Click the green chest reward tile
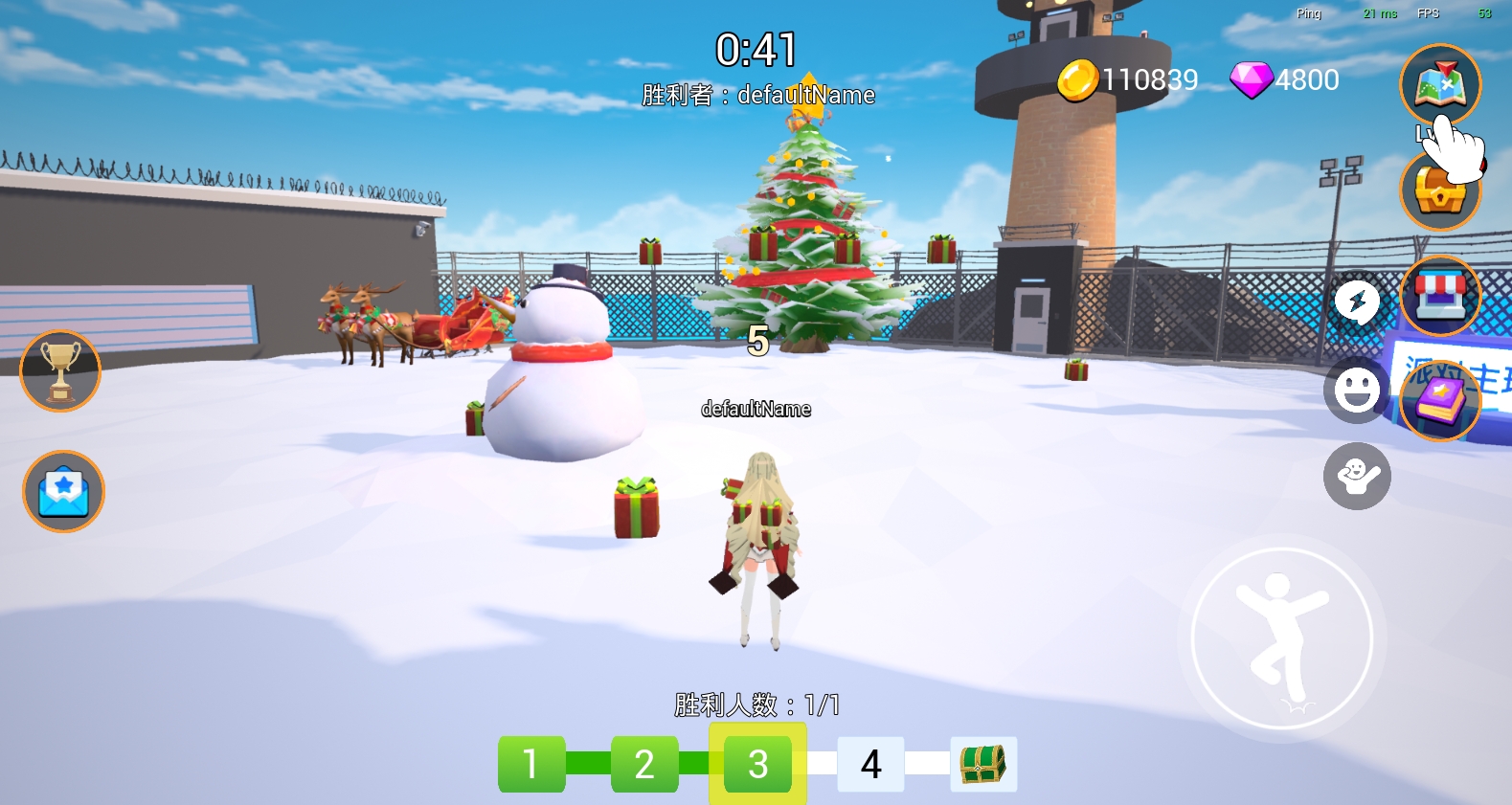1512x805 pixels. pos(983,764)
